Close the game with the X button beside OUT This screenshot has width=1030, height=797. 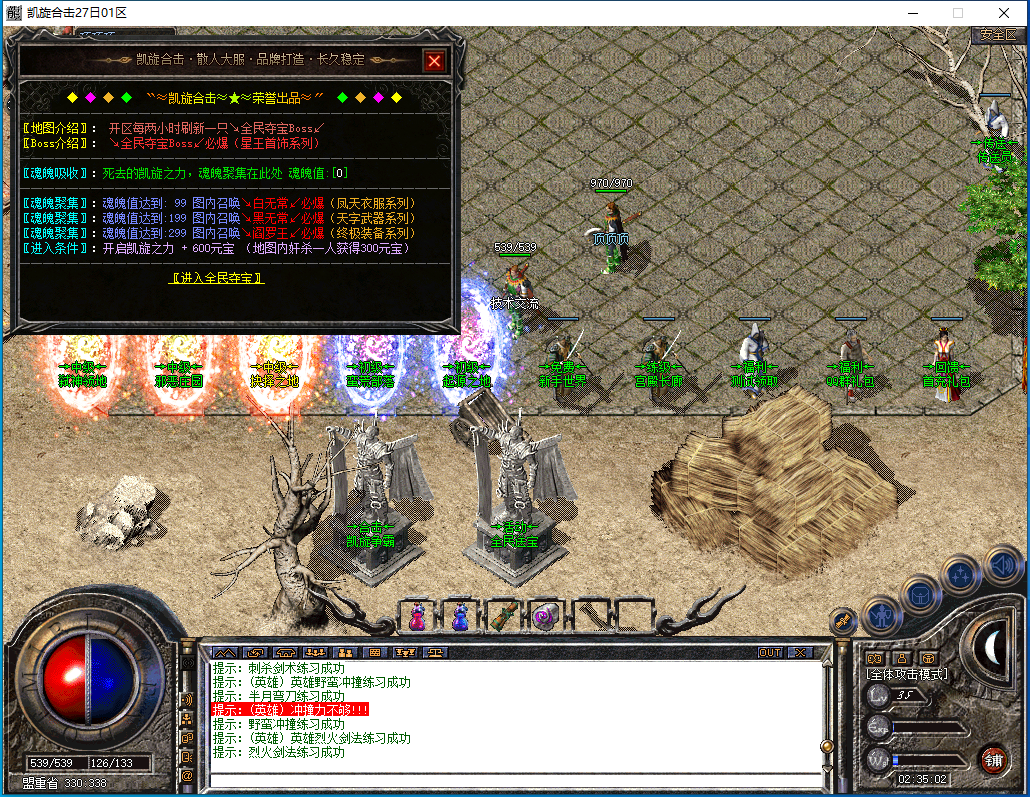pos(799,652)
